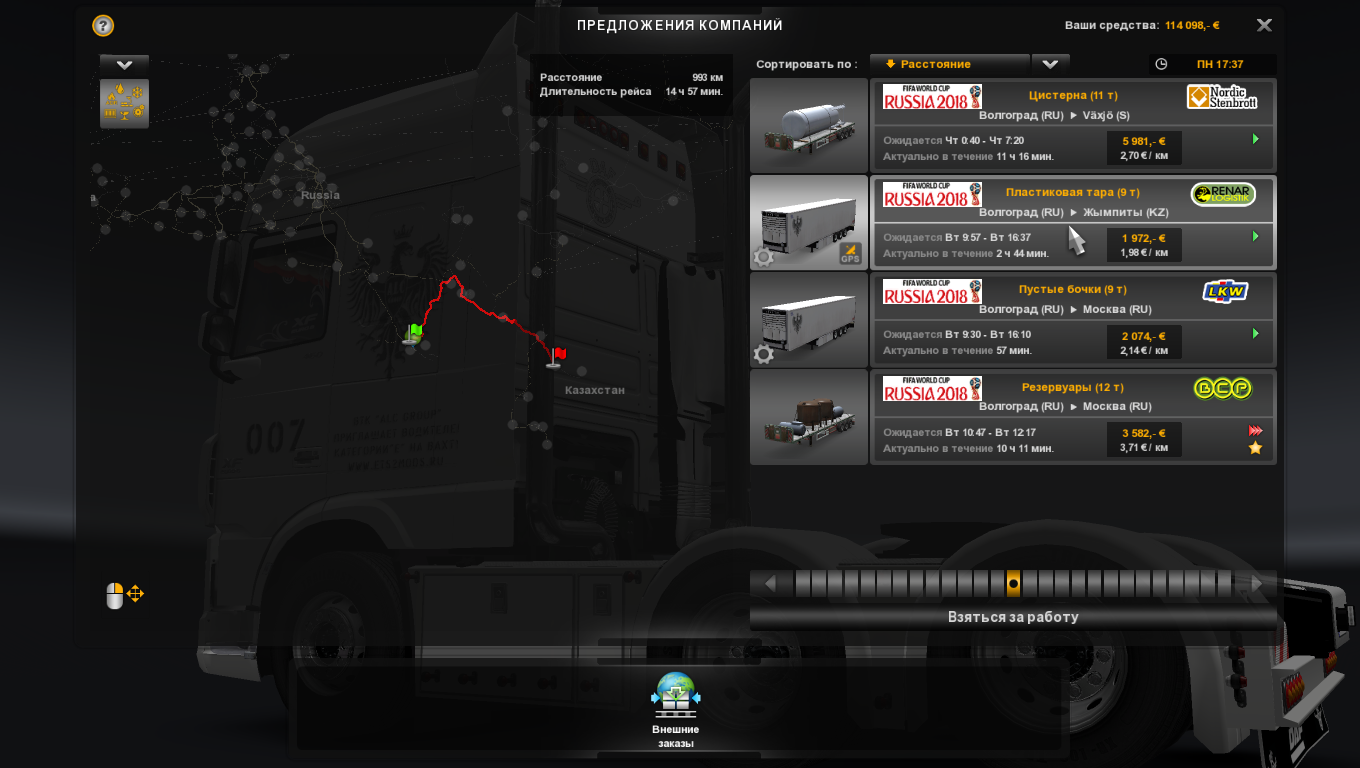The width and height of the screenshot is (1360, 768).
Task: Go to the previous city page arrow
Action: pos(770,583)
